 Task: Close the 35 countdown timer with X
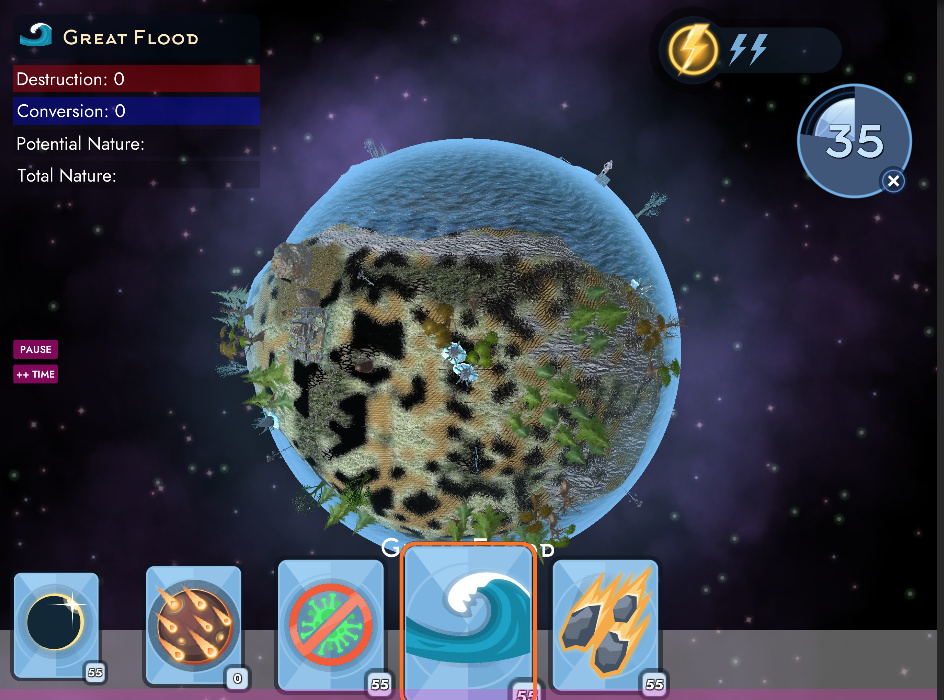[x=894, y=181]
